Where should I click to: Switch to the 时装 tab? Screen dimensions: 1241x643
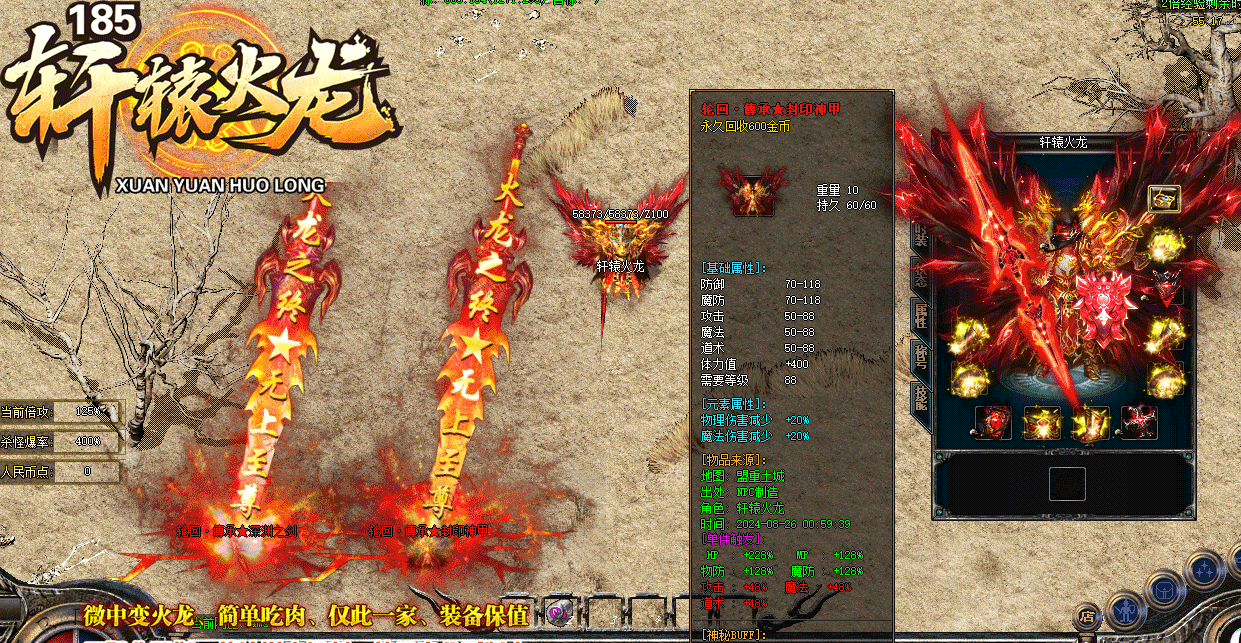(920, 236)
